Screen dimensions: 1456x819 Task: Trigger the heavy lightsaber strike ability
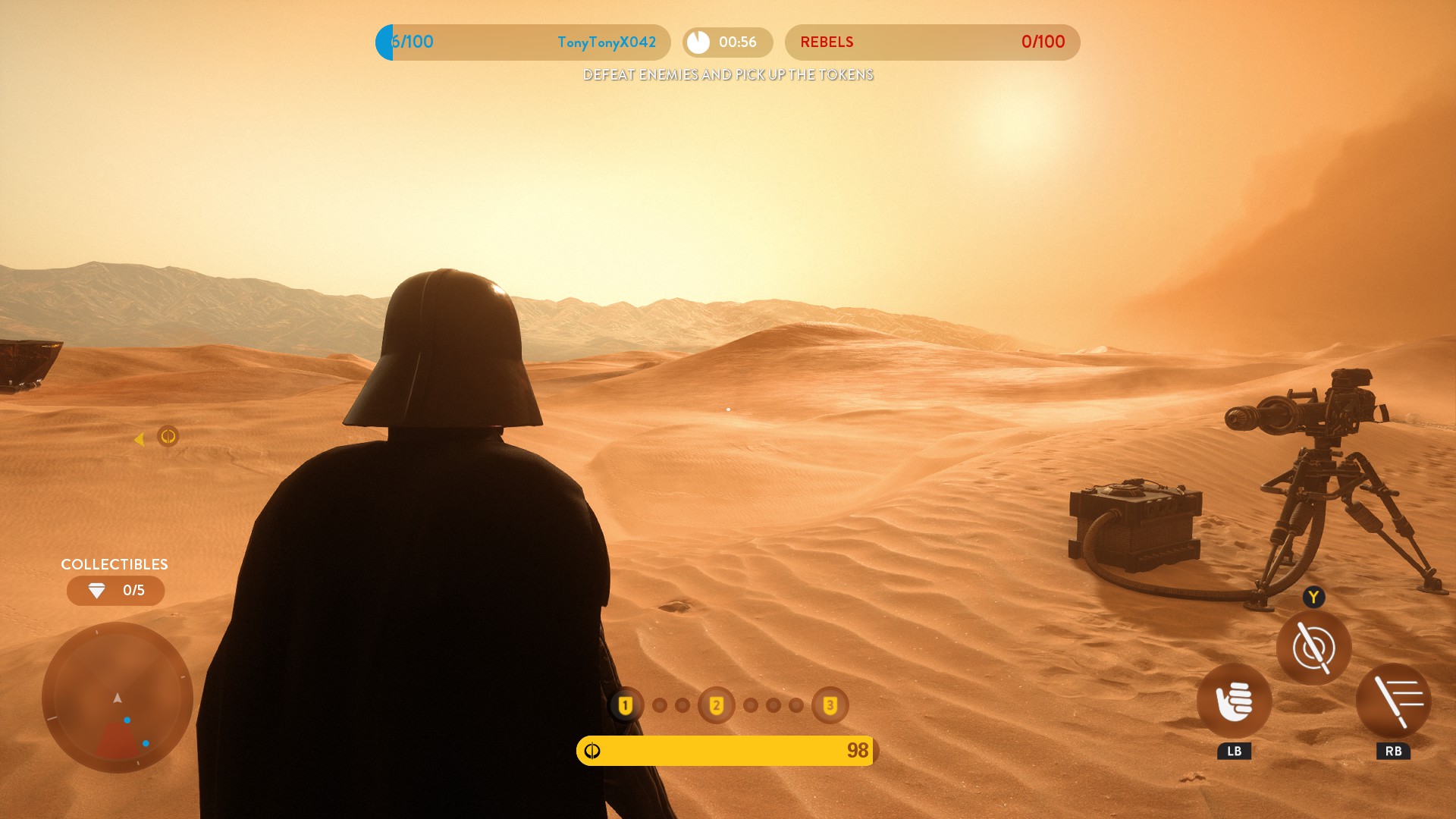click(x=1393, y=701)
